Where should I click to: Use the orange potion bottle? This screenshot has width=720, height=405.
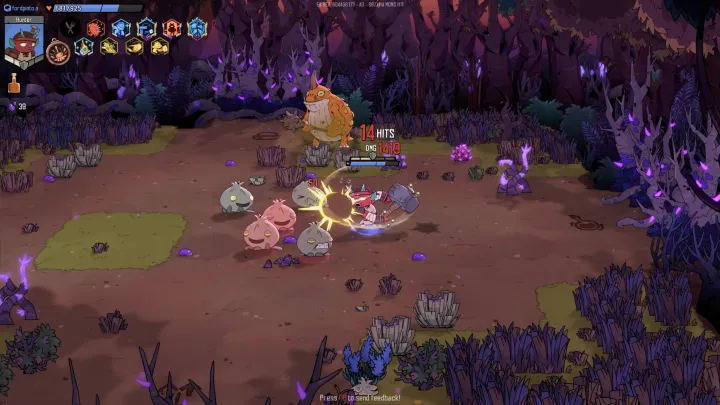[14, 85]
